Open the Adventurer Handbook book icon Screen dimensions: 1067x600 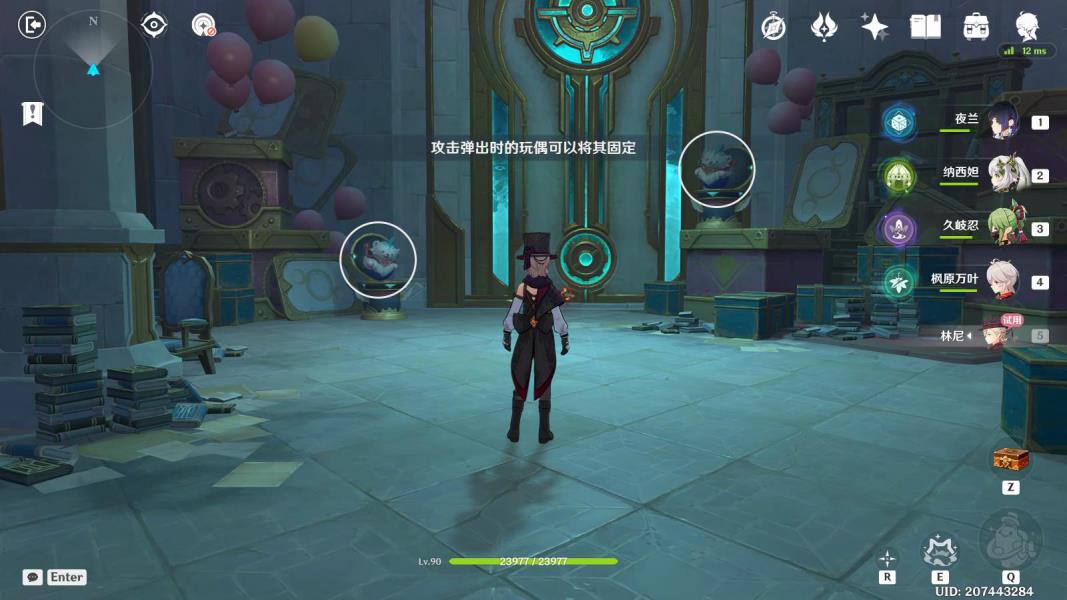[x=925, y=27]
